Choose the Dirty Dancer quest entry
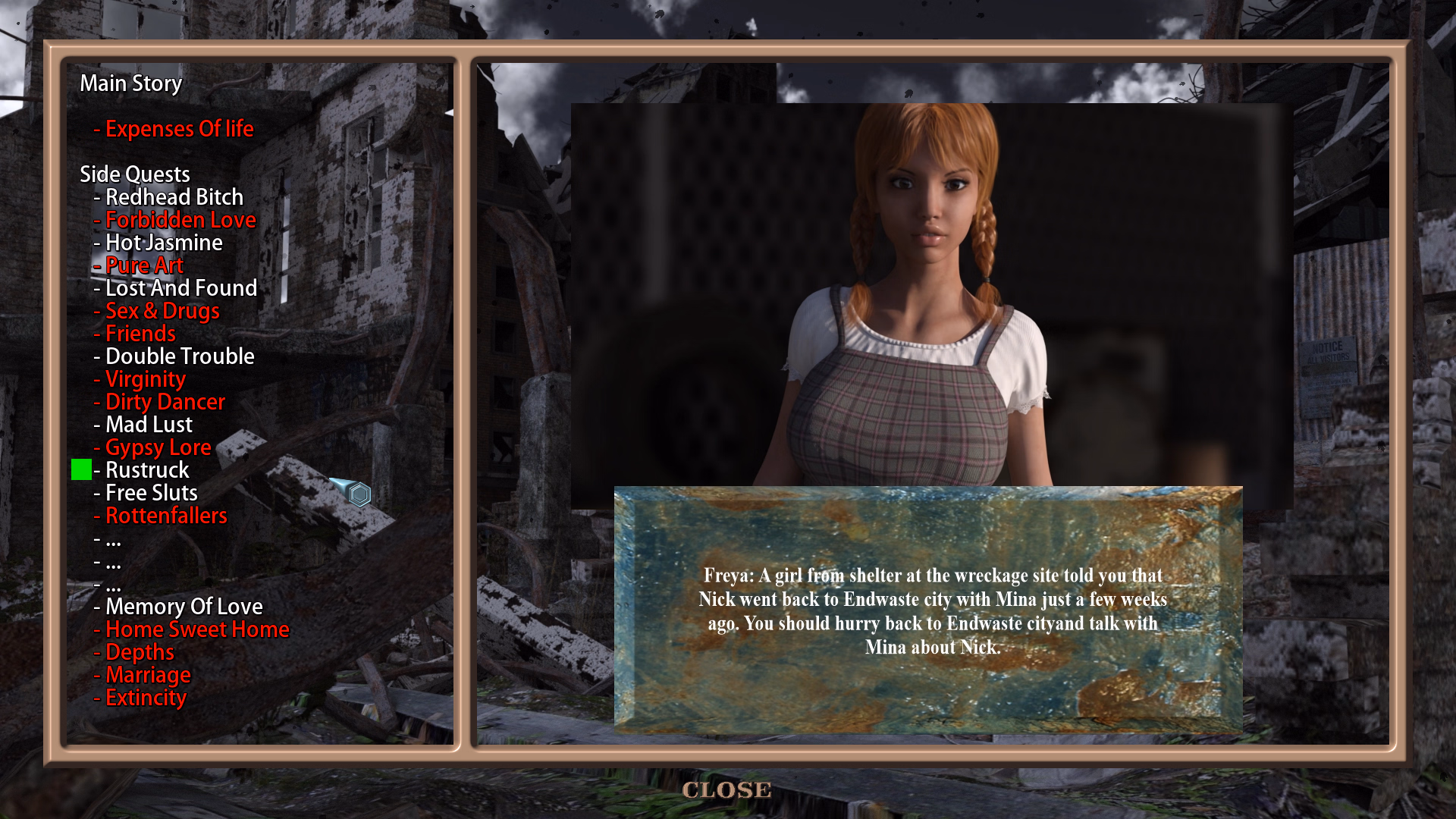 pyautogui.click(x=165, y=402)
